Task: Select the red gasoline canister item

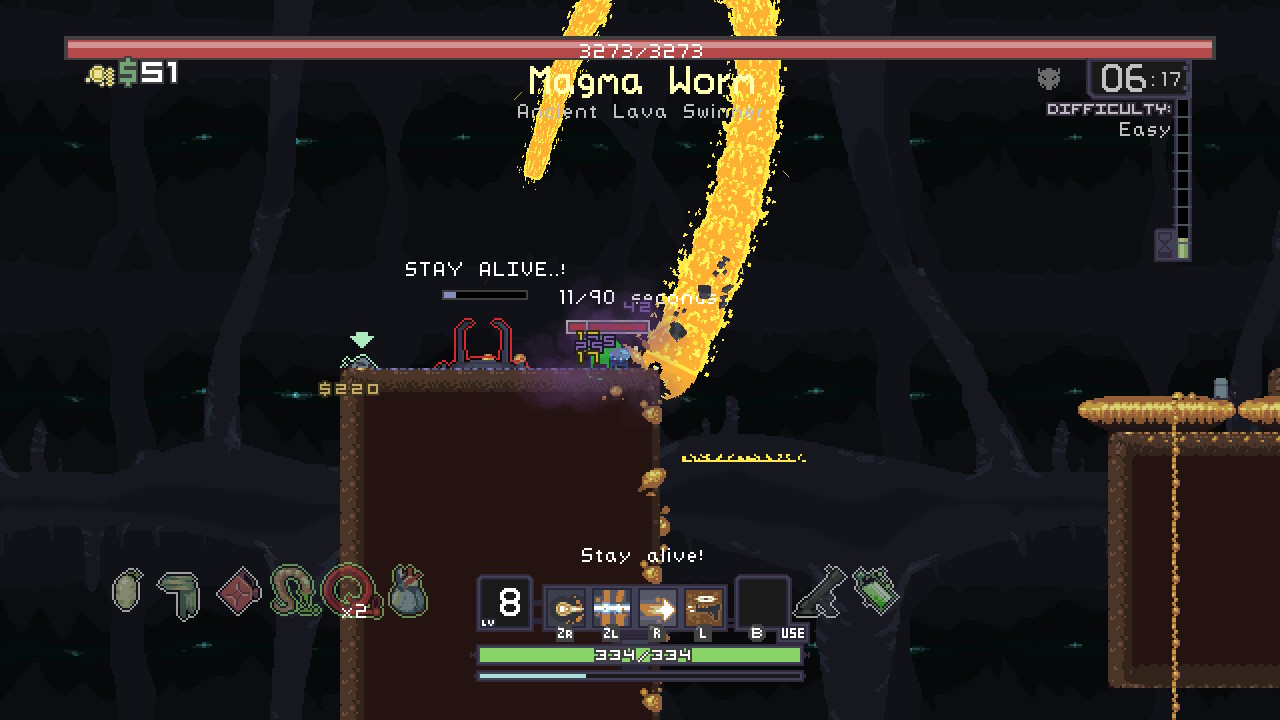Action: tap(238, 591)
